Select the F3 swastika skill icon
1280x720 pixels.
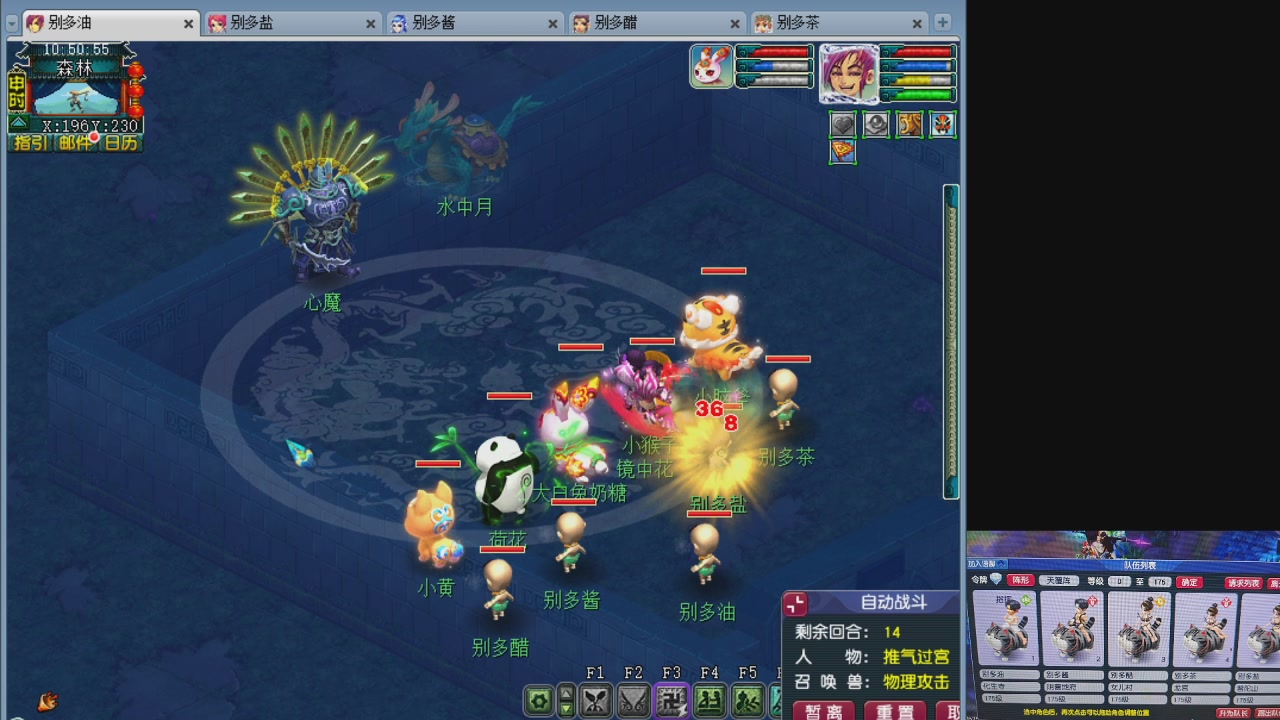click(671, 700)
